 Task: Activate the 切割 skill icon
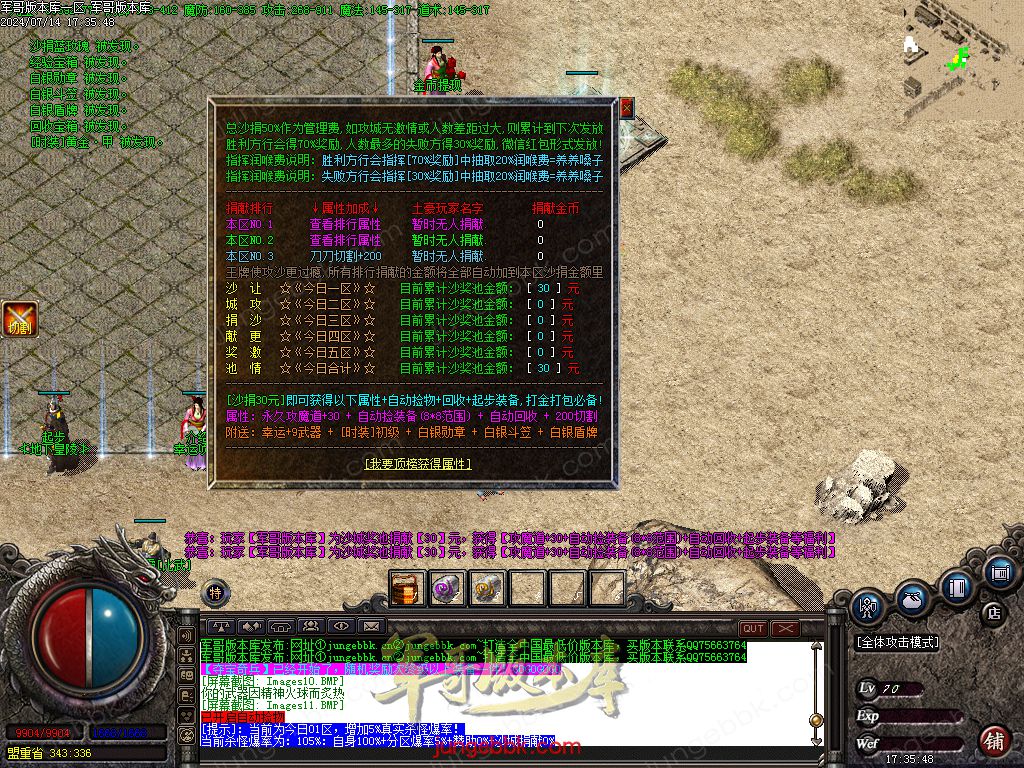click(x=19, y=319)
